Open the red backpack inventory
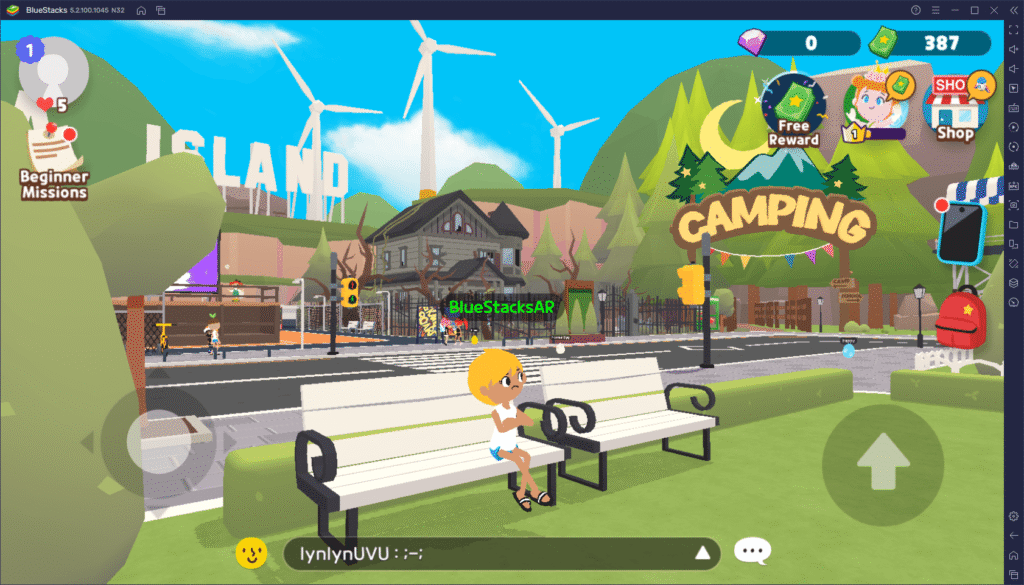 (x=960, y=317)
